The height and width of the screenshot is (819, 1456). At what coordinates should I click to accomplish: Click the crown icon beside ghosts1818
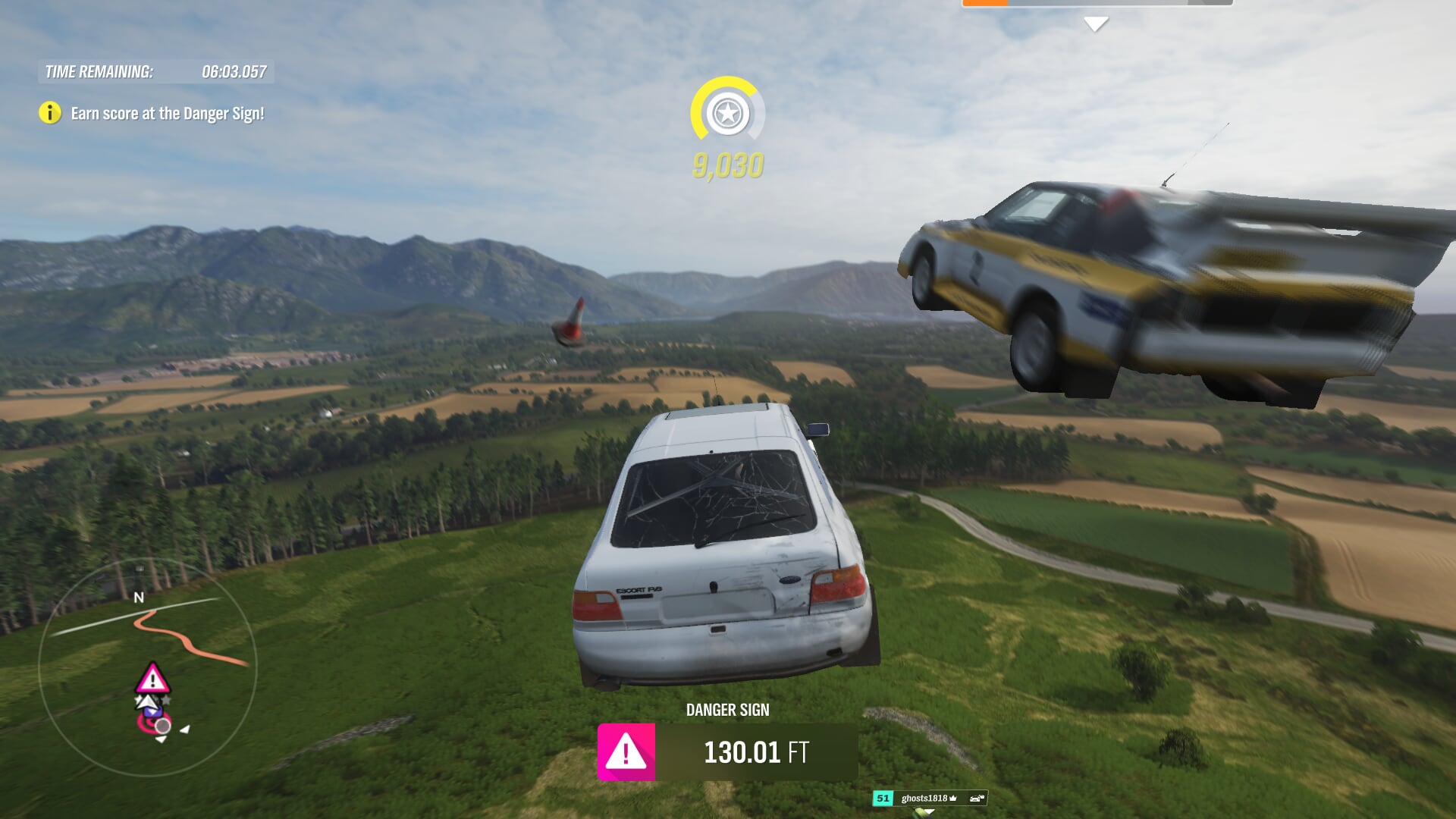pos(952,799)
